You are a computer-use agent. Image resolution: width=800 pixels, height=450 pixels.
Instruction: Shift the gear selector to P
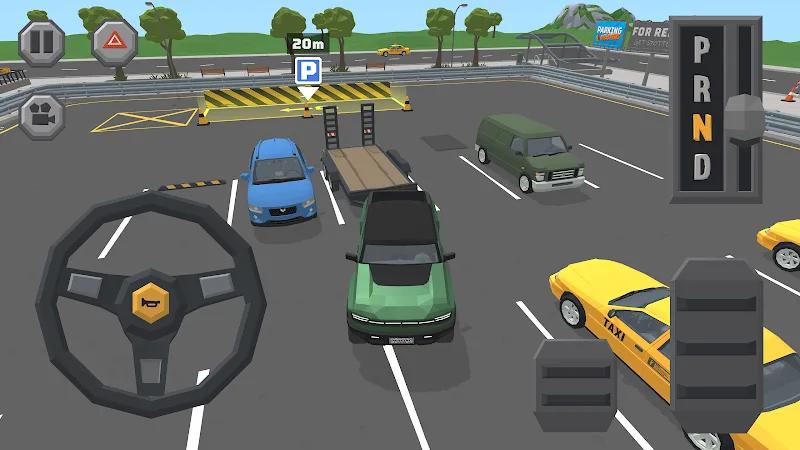point(703,48)
